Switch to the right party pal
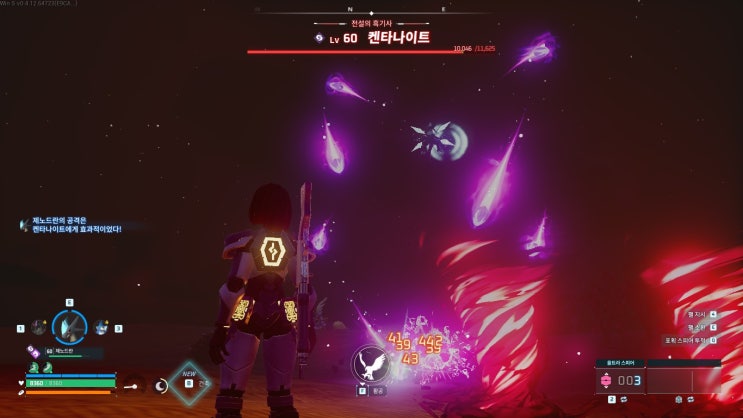743x418 pixels. point(101,327)
